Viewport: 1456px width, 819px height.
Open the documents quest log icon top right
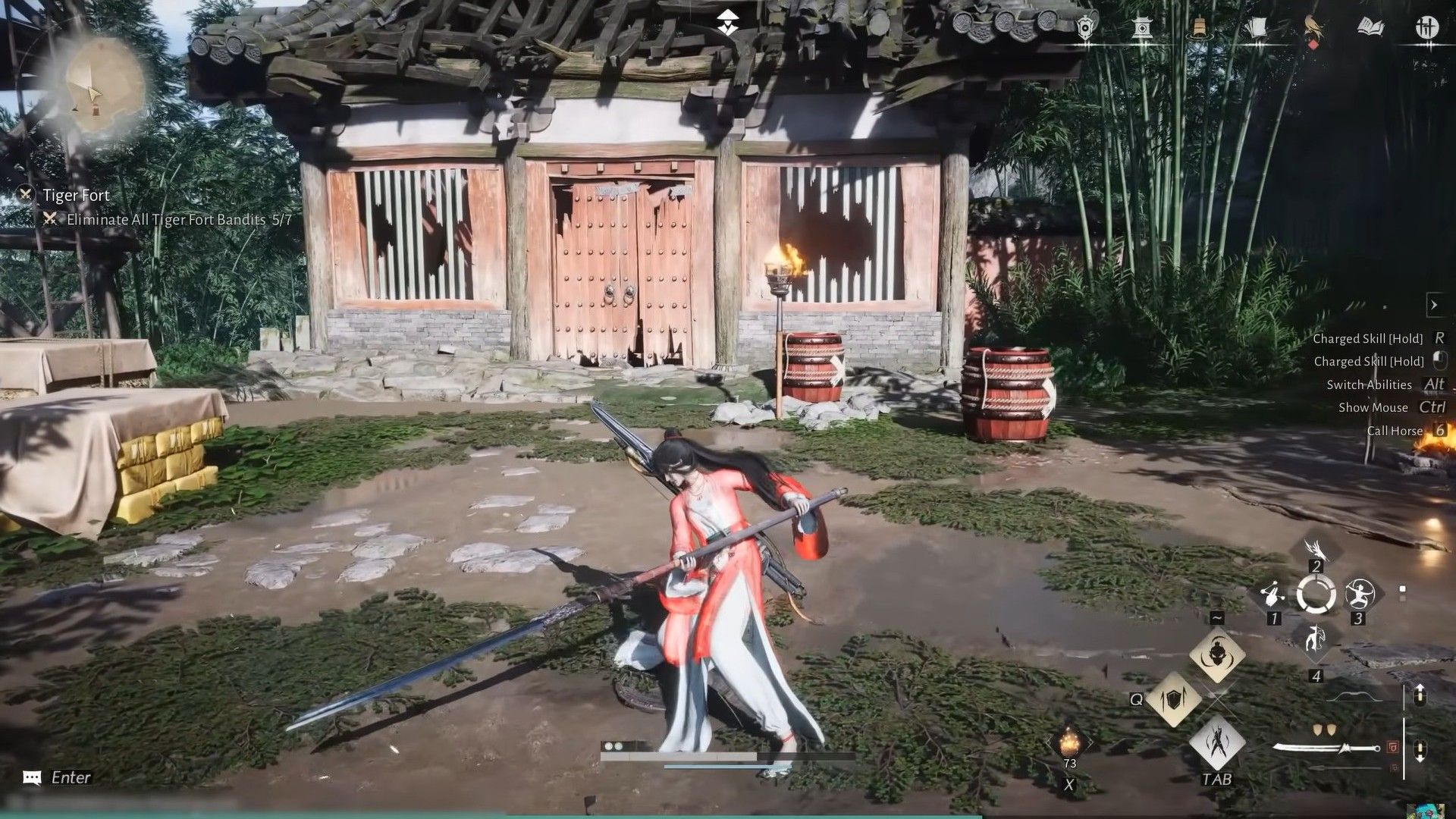[1257, 27]
